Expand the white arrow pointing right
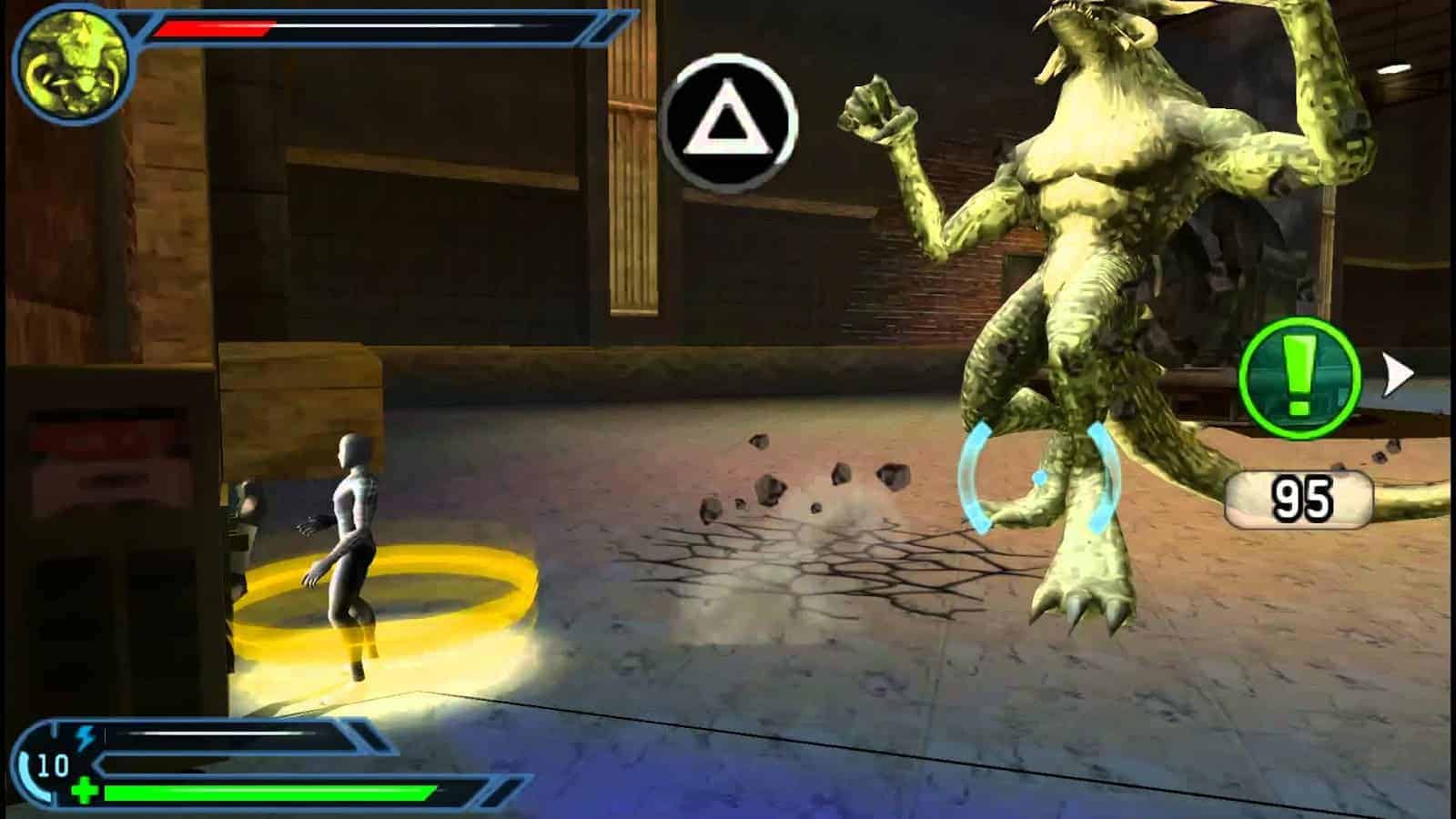Image resolution: width=1456 pixels, height=819 pixels. [1394, 371]
